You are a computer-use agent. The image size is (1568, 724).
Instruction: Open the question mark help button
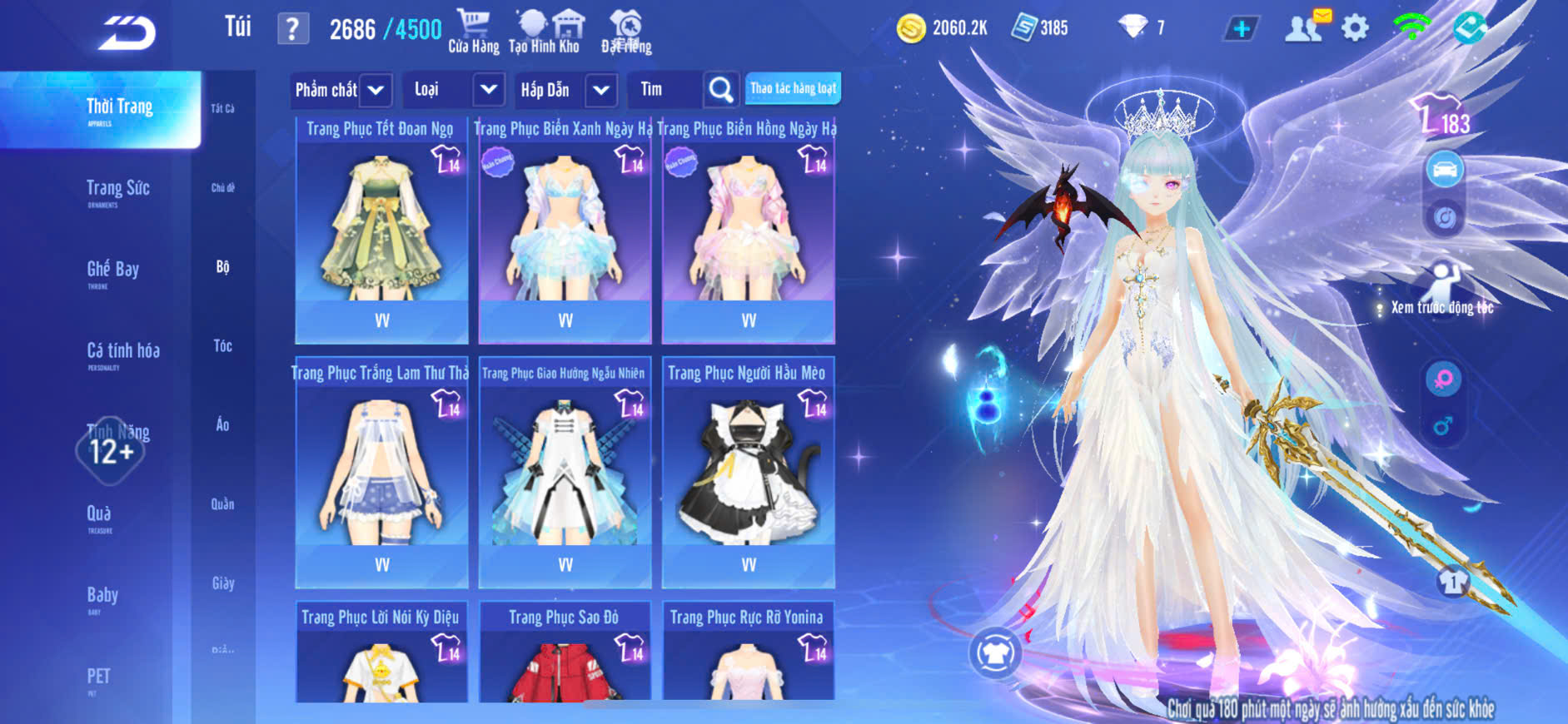pyautogui.click(x=292, y=29)
